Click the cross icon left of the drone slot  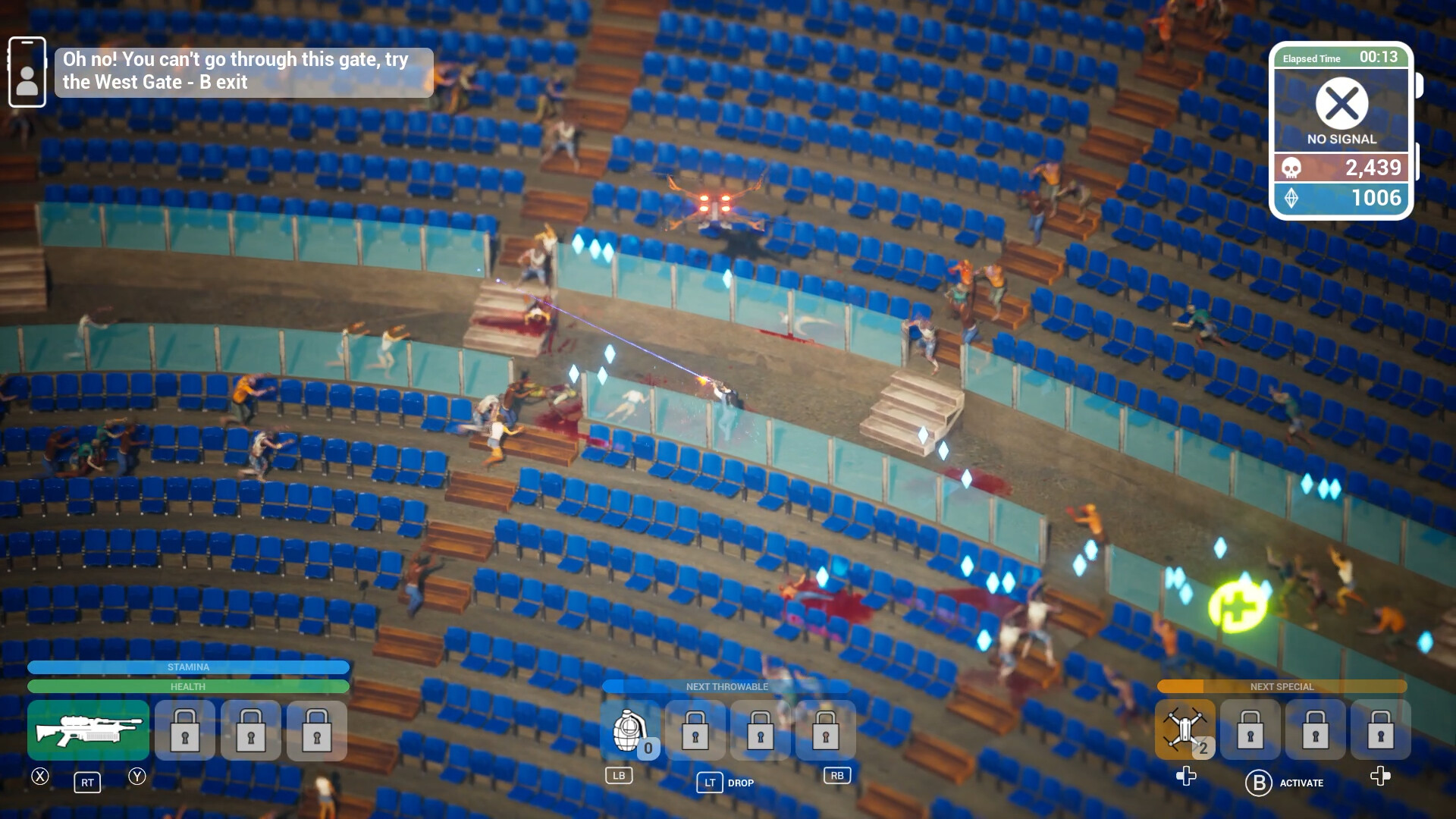click(x=1185, y=777)
